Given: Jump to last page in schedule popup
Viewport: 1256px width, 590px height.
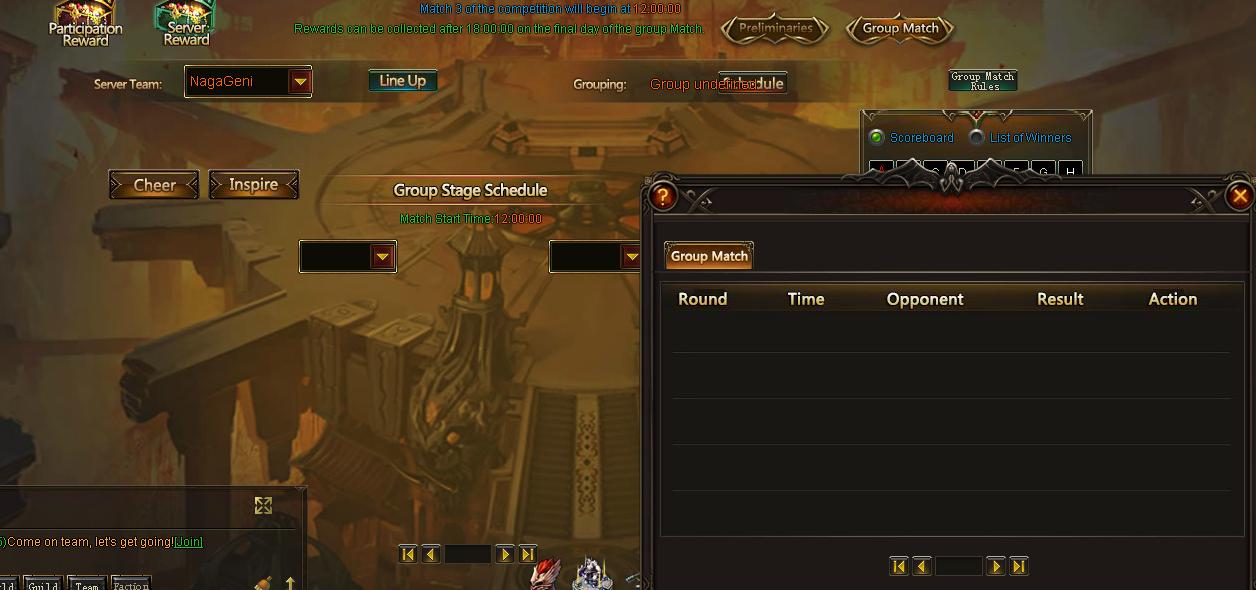Looking at the screenshot, I should [1019, 567].
